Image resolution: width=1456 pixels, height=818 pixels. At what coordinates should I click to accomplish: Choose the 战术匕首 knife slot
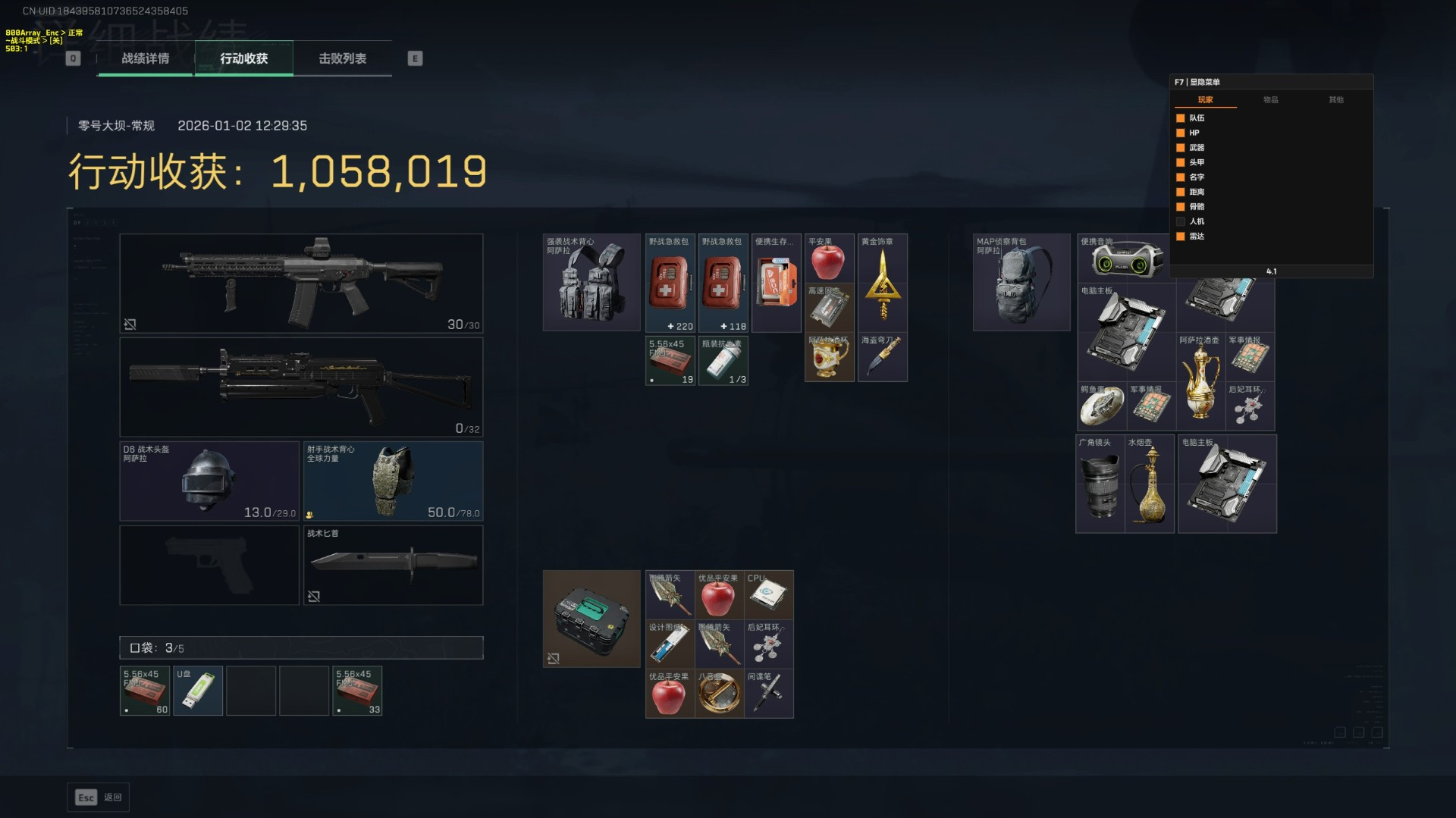click(x=393, y=565)
